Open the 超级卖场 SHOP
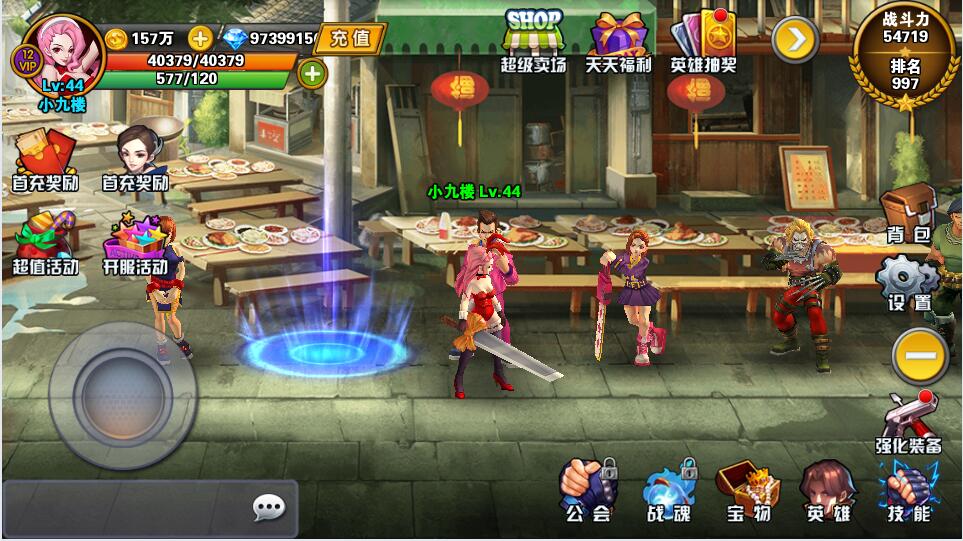 click(533, 40)
